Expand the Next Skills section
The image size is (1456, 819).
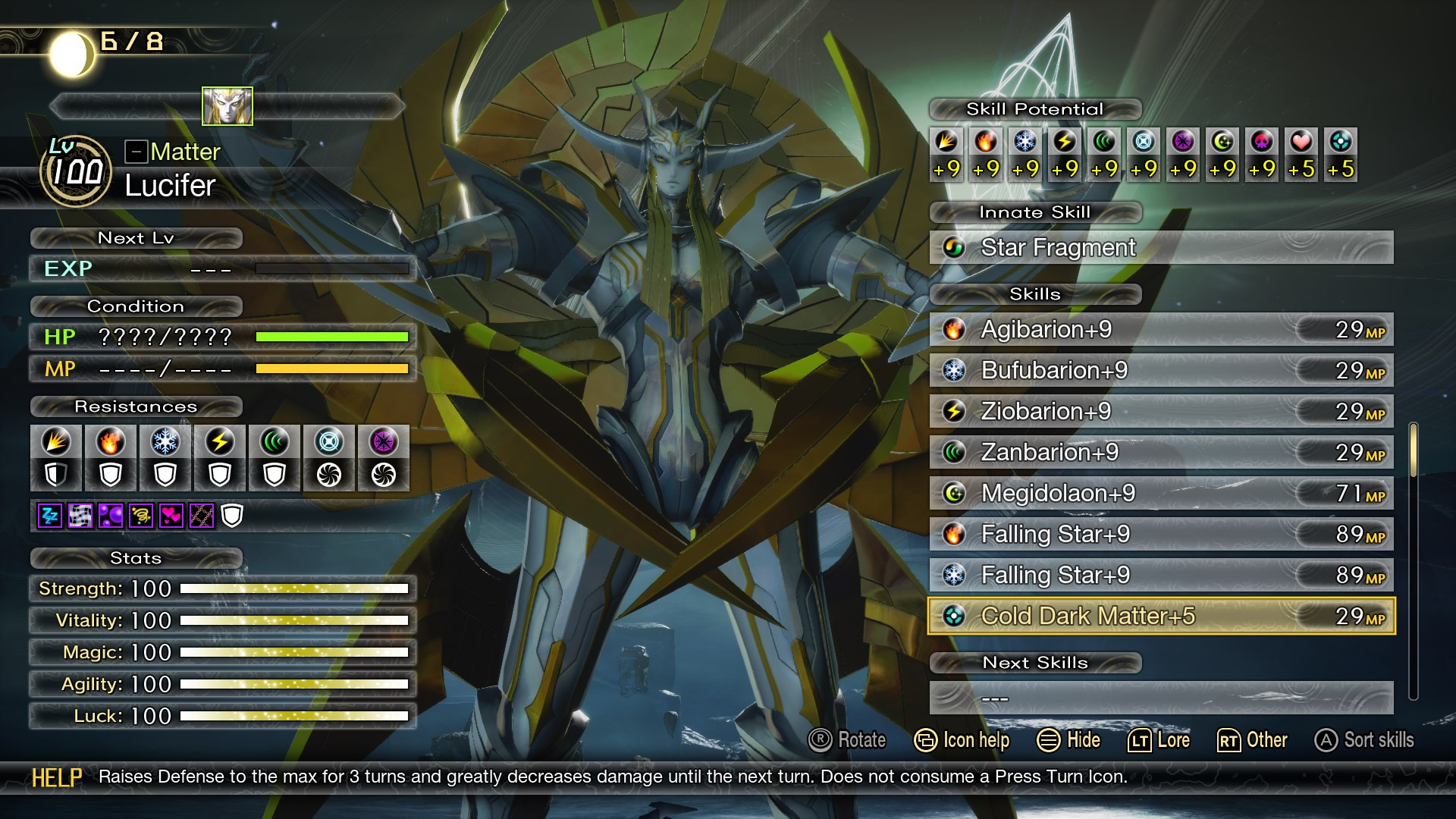[x=1035, y=663]
